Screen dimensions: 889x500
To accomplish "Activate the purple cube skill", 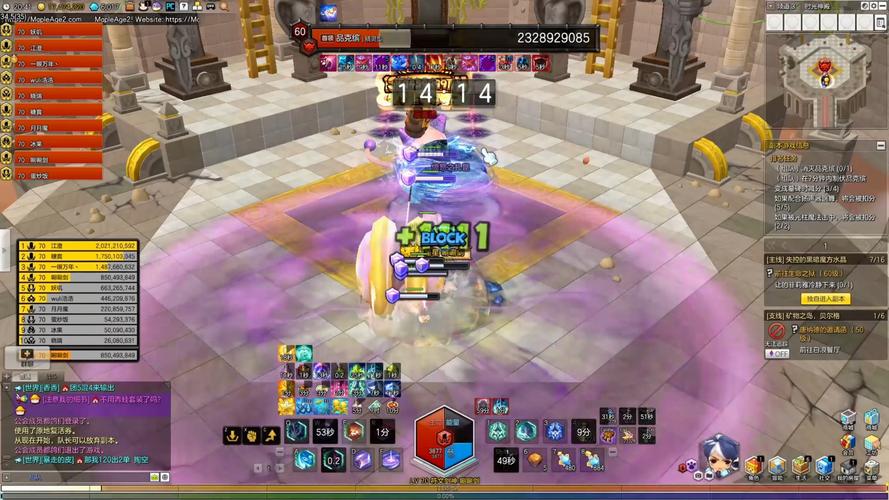I will pyautogui.click(x=360, y=459).
